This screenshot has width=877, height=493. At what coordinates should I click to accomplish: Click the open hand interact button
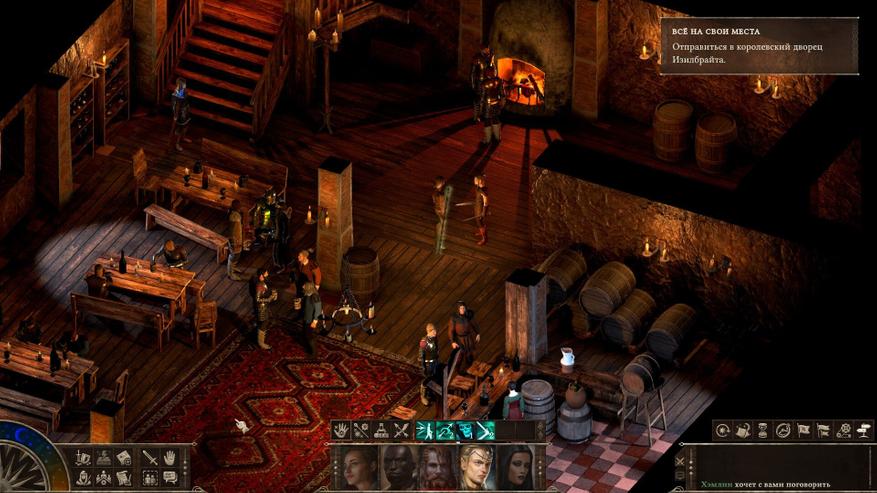pyautogui.click(x=169, y=457)
